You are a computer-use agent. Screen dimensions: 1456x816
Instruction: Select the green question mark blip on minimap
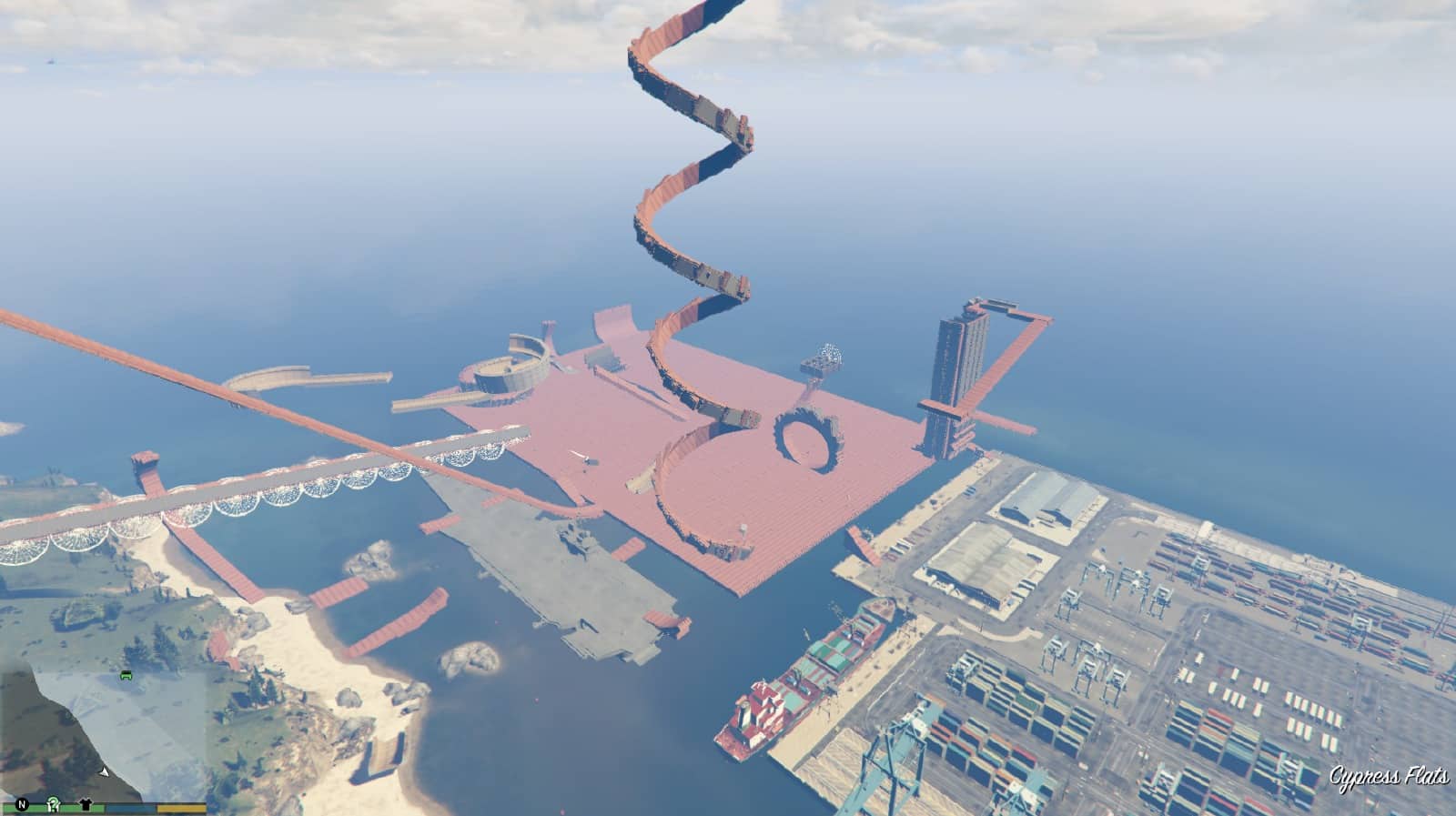[x=54, y=805]
